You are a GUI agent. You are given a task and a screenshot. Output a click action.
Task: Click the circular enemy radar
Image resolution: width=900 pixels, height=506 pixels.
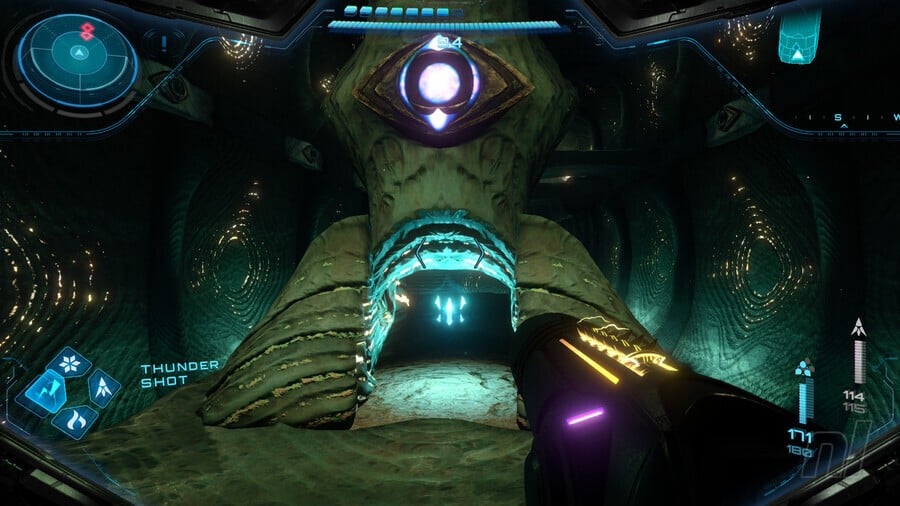[x=76, y=56]
